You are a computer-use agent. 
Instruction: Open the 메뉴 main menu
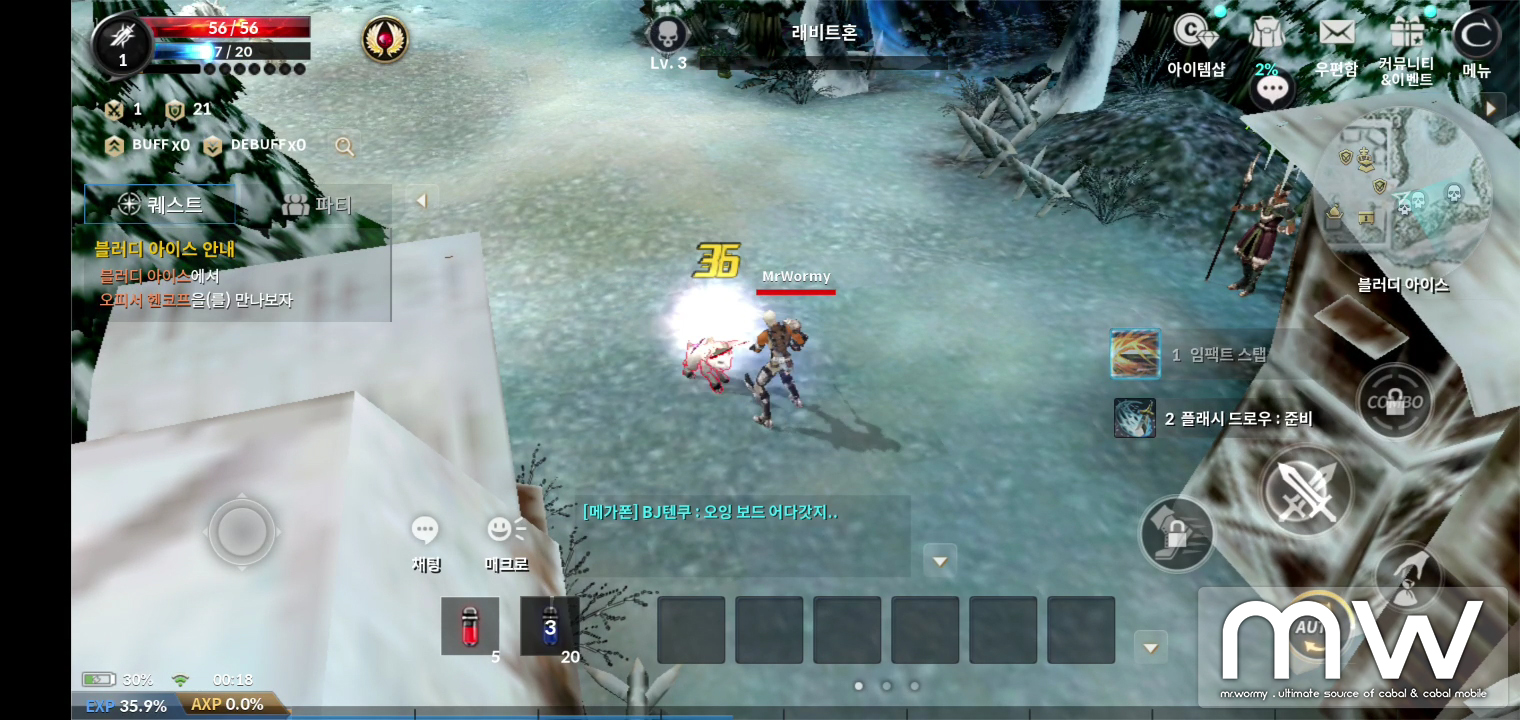(1476, 44)
